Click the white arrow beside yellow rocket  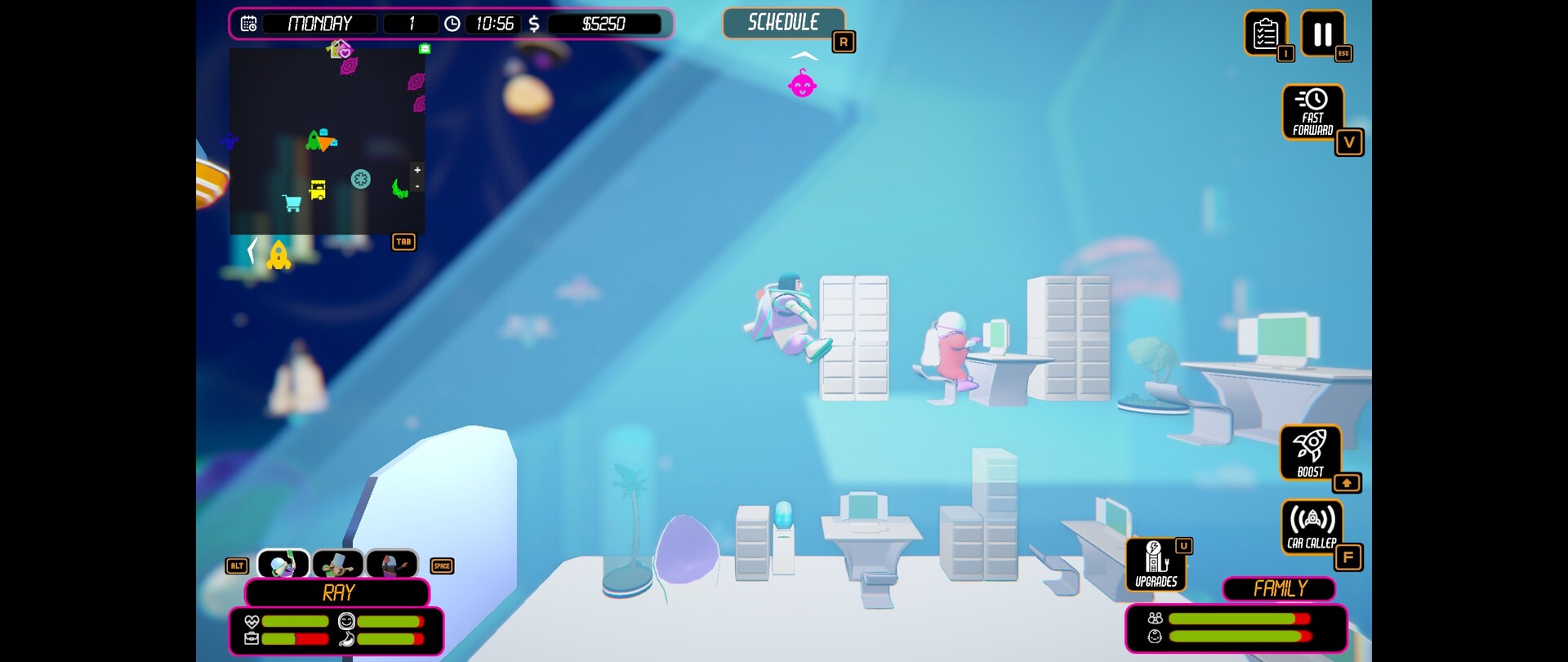coord(252,250)
